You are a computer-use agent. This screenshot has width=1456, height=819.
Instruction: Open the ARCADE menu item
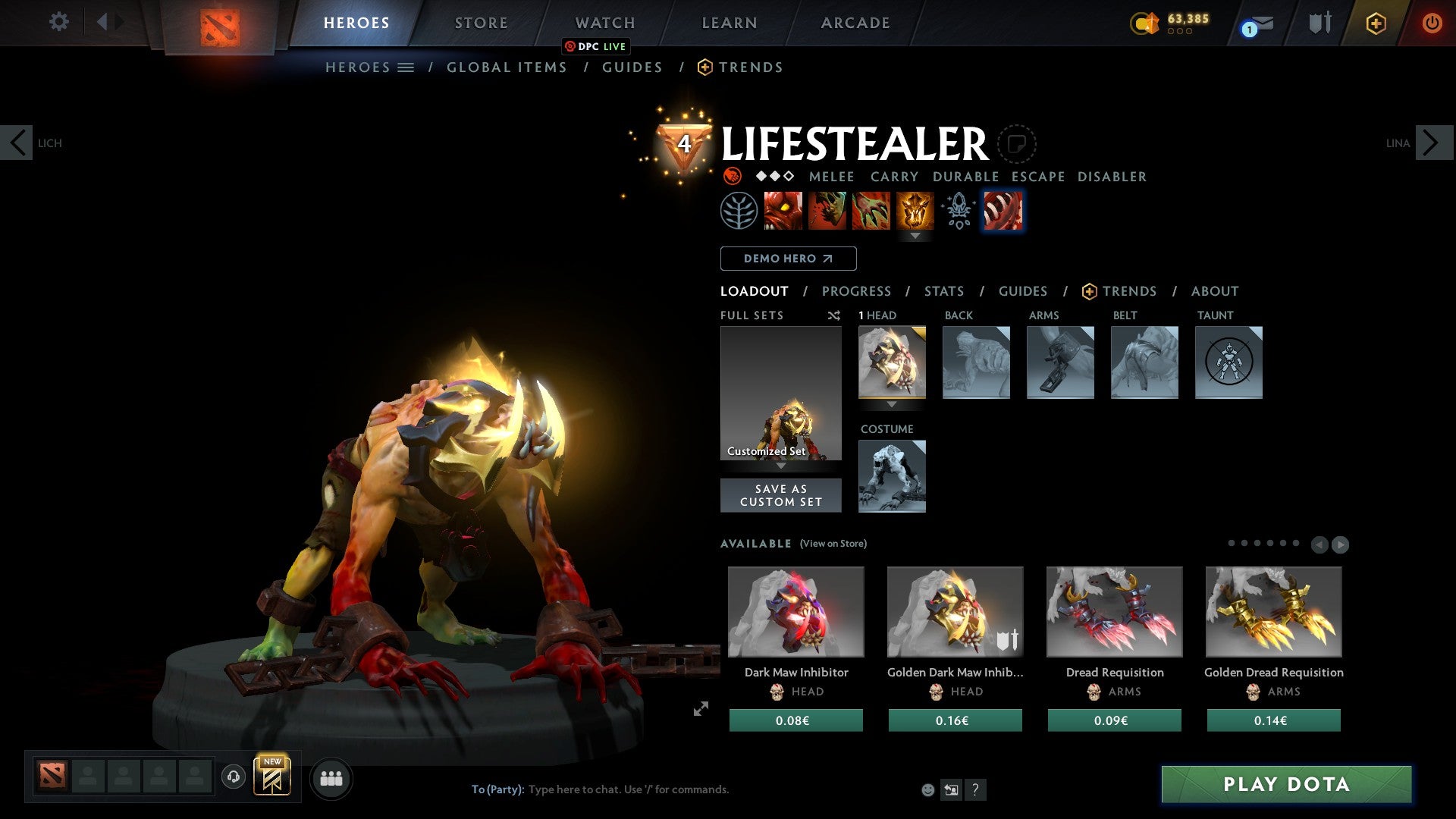(x=855, y=23)
